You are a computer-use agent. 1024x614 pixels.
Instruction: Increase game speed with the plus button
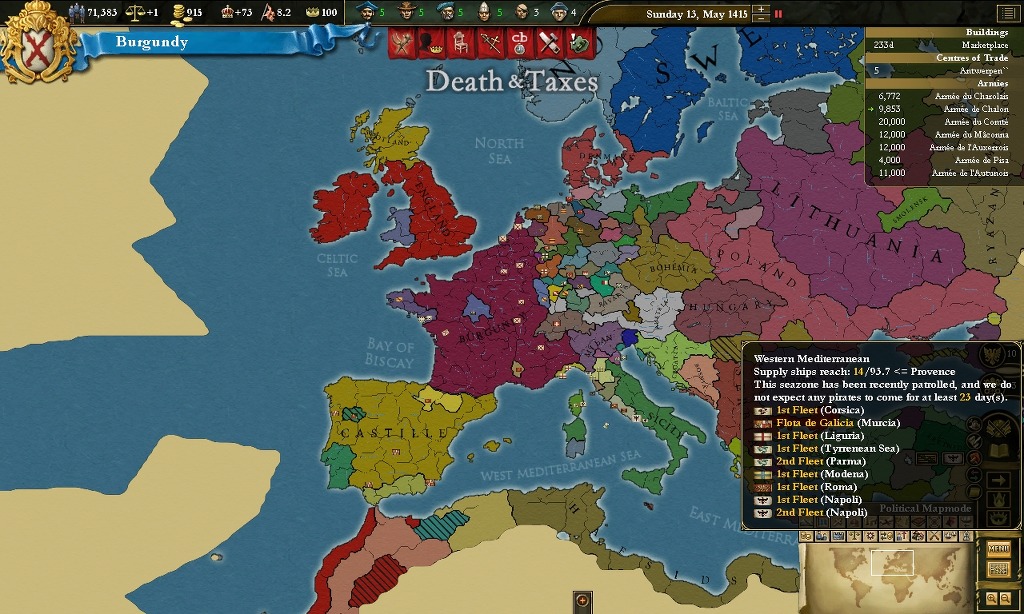point(762,9)
